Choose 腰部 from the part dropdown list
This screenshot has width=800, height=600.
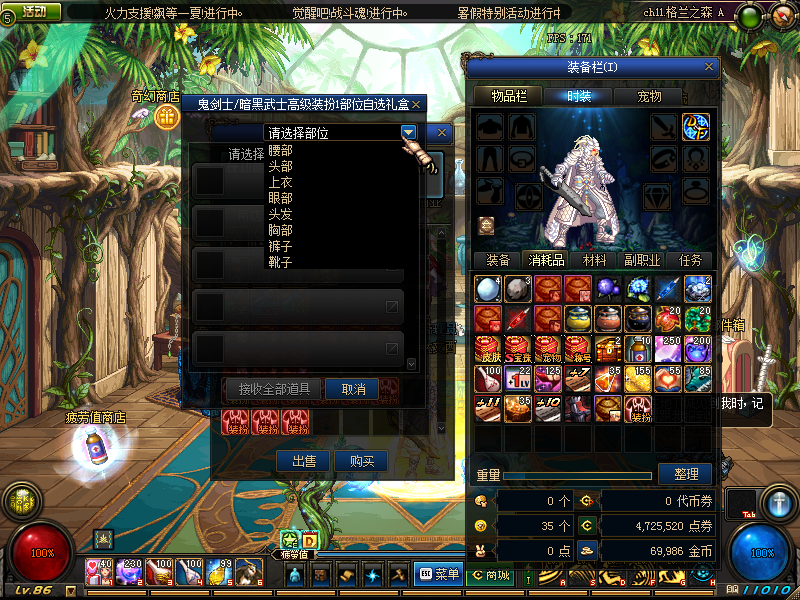[281, 151]
